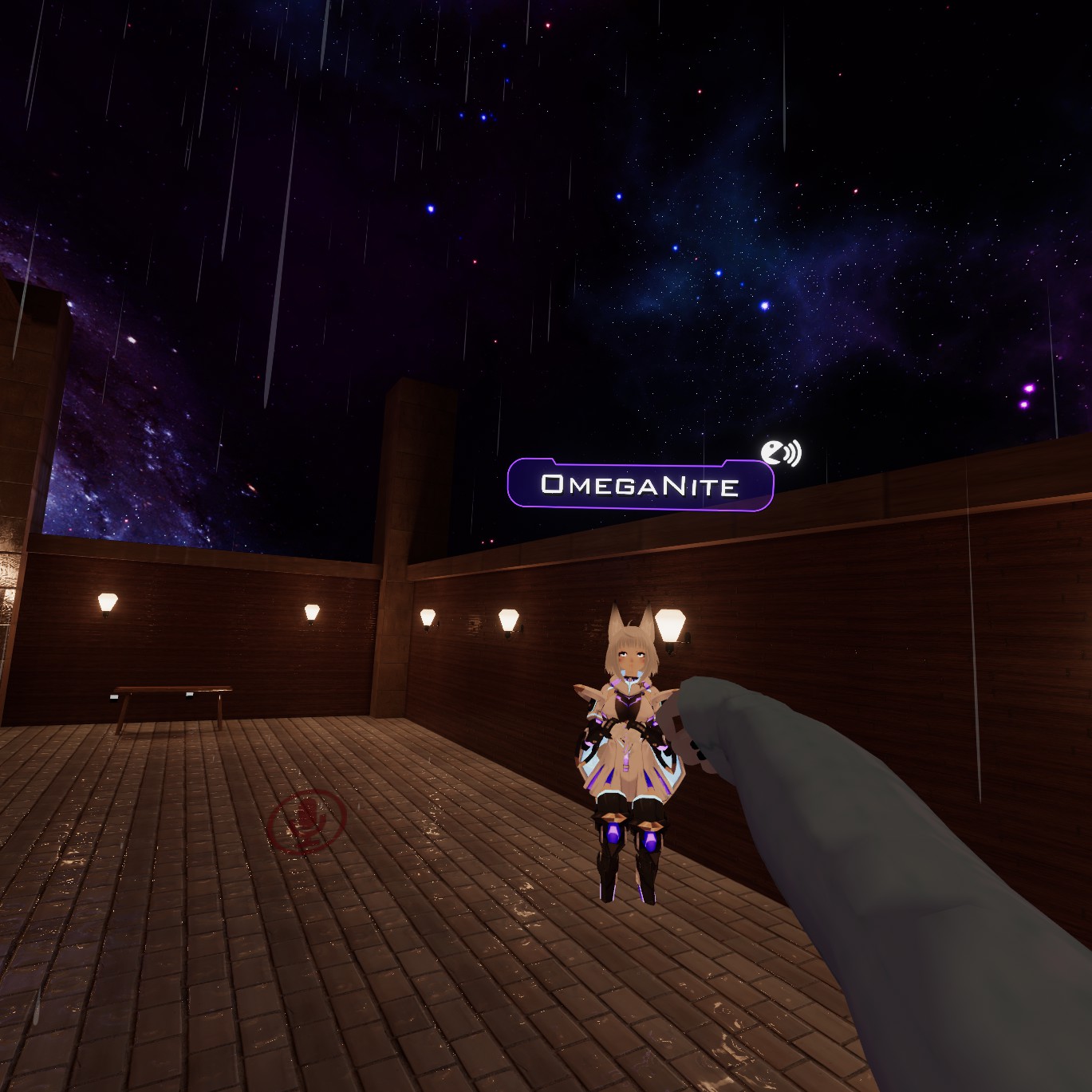Click the red muted microphone icon
The height and width of the screenshot is (1092, 1092).
[306, 820]
